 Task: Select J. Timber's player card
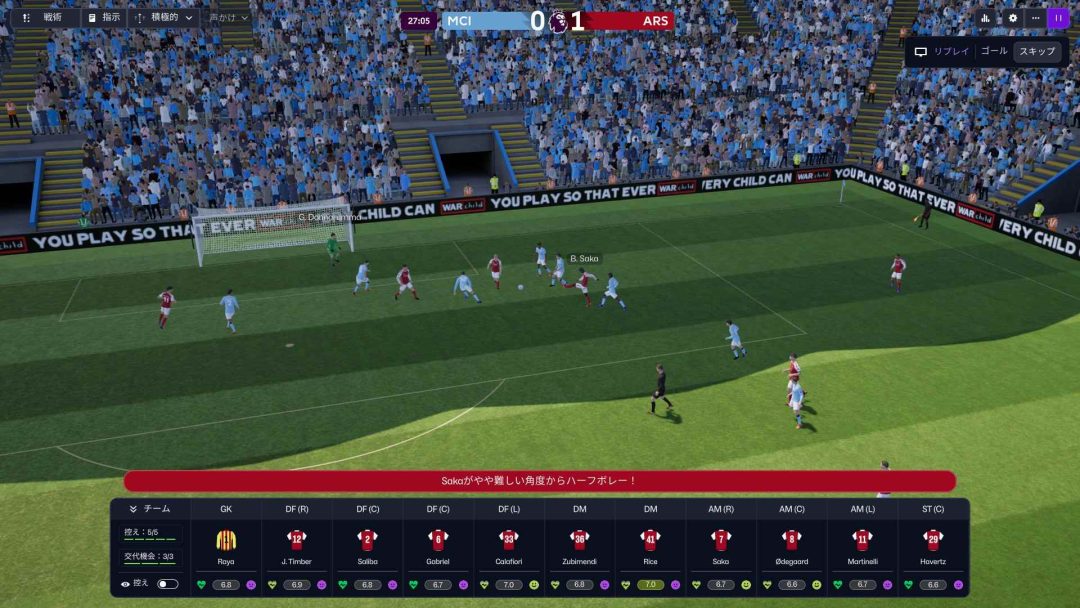[x=297, y=545]
